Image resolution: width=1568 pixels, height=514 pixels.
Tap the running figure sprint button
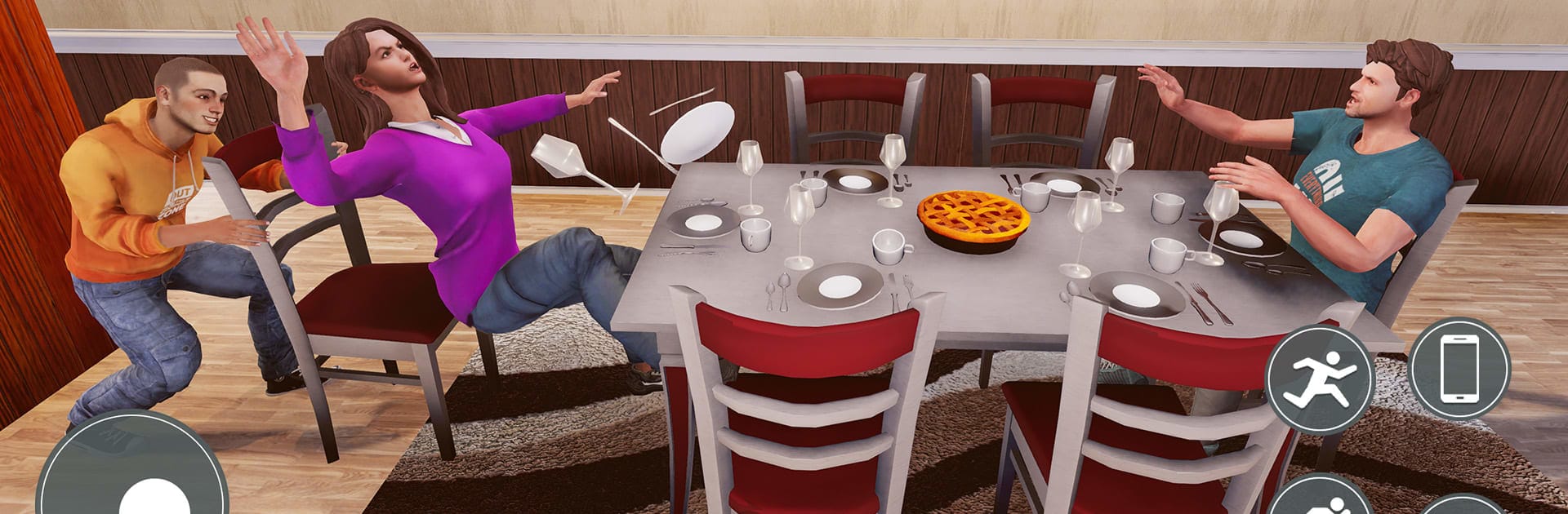(1320, 379)
